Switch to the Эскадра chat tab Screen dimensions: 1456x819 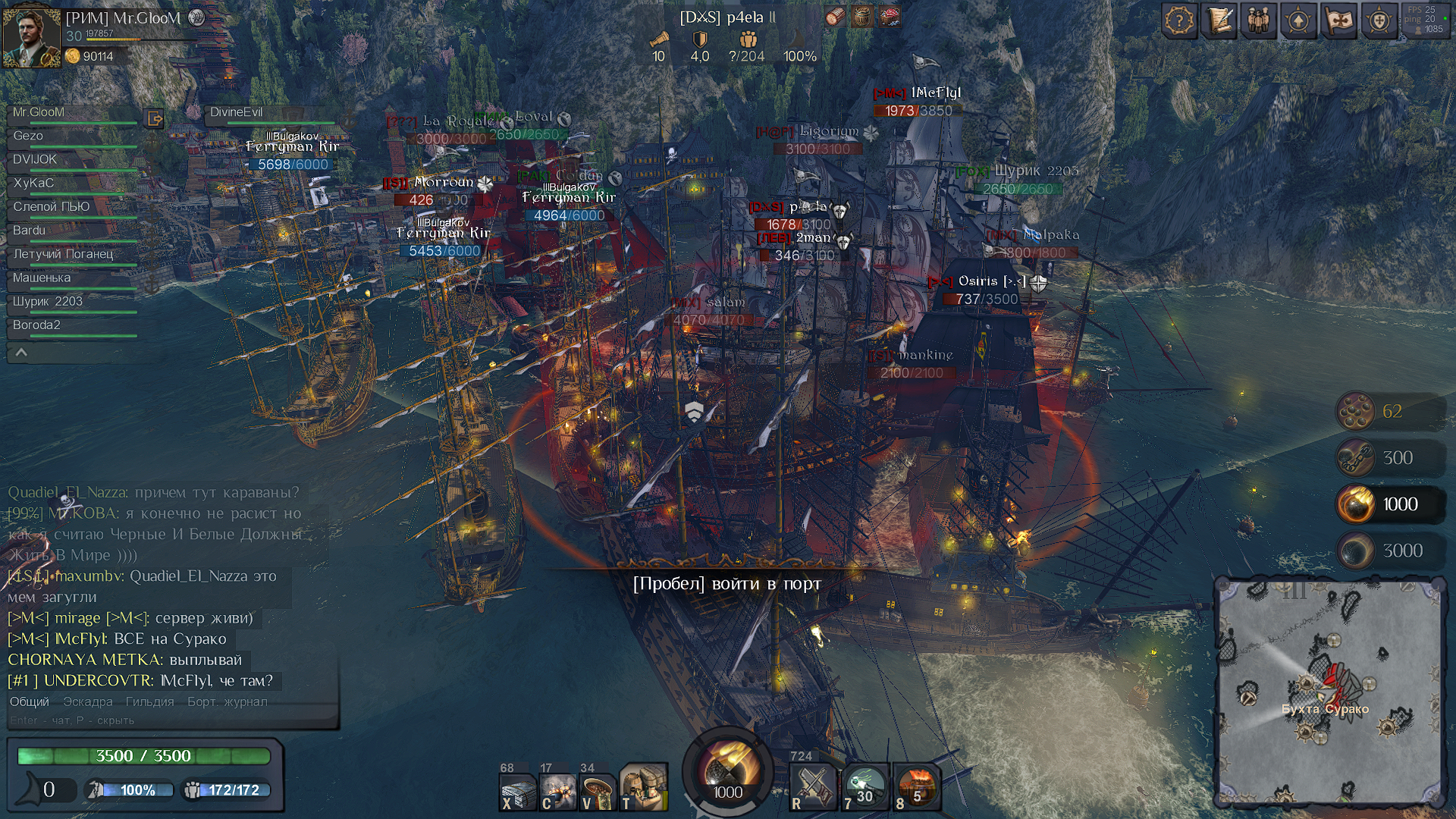[88, 702]
